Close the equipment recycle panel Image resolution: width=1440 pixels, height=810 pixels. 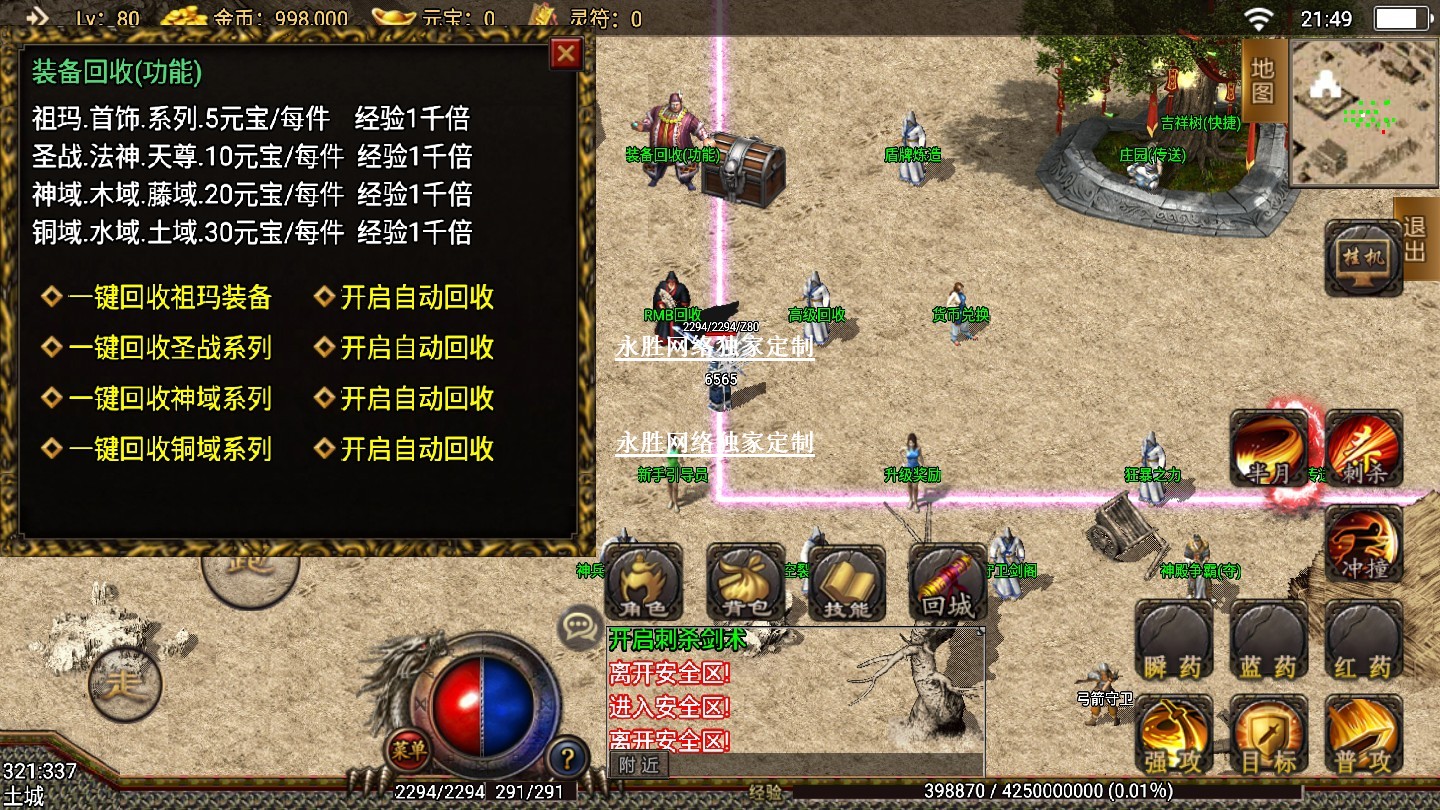(x=566, y=53)
